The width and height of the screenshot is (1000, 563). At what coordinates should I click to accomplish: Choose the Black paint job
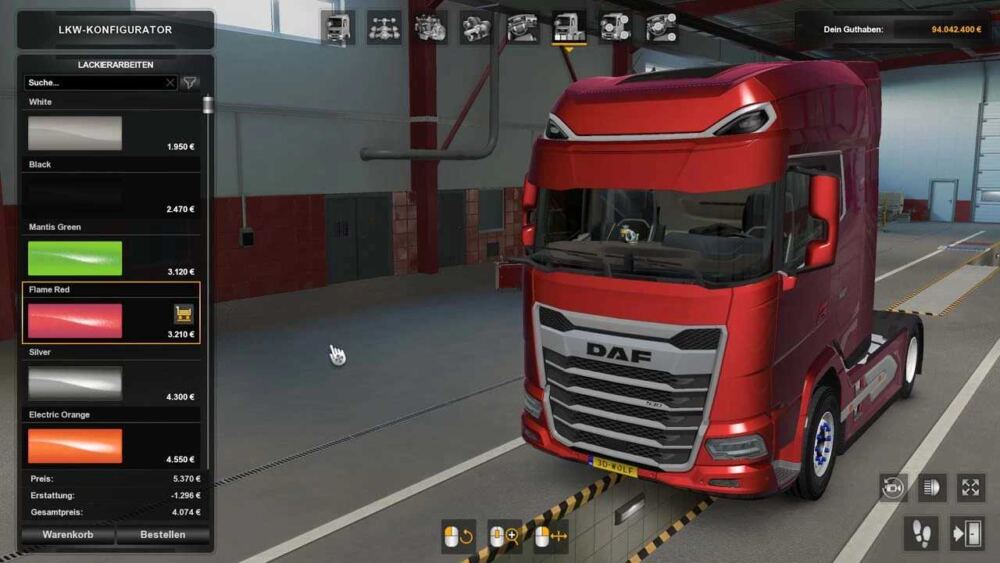pyautogui.click(x=75, y=195)
